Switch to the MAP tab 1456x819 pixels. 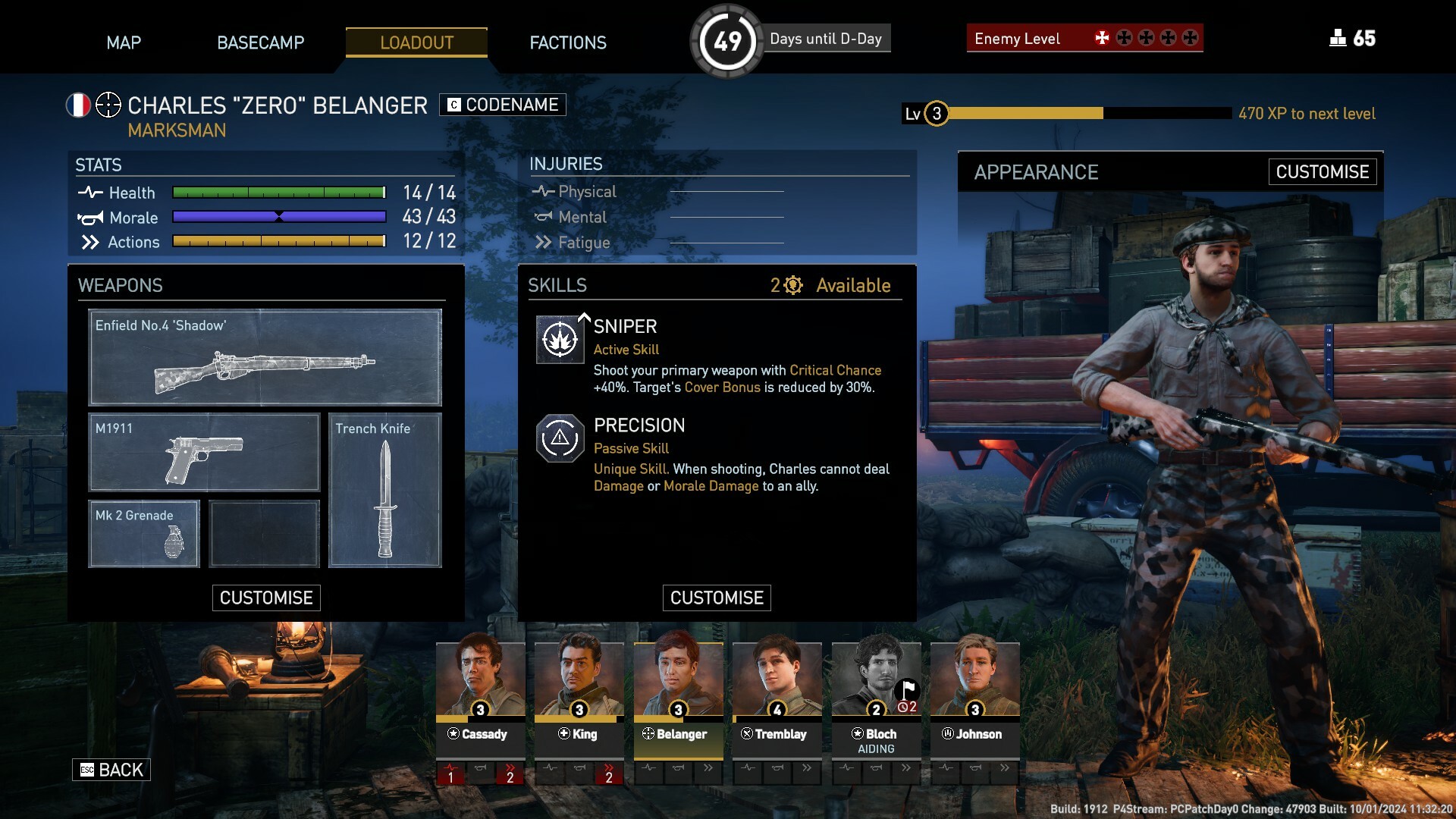click(124, 42)
